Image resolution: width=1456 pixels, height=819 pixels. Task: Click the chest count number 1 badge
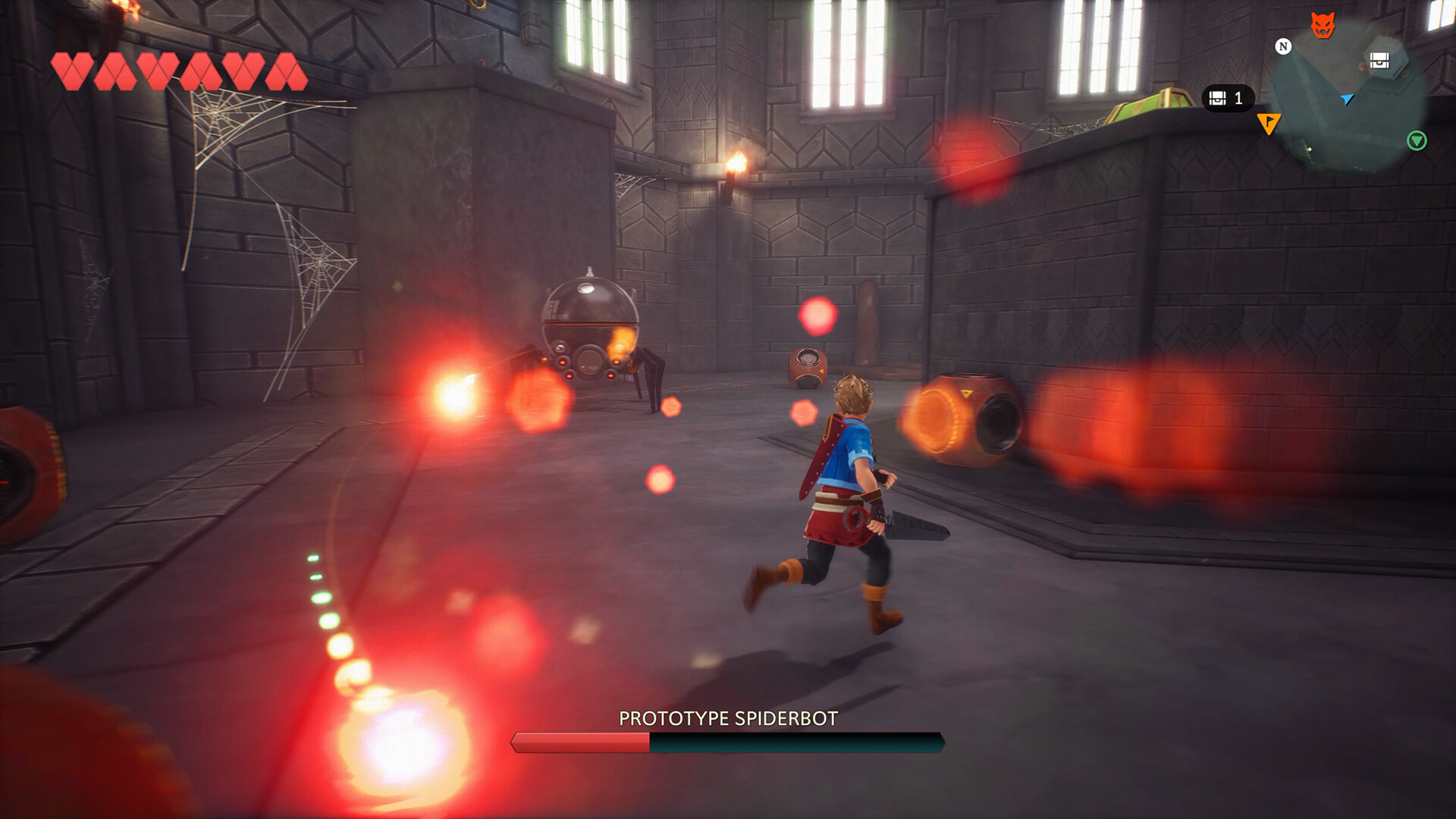click(x=1238, y=99)
